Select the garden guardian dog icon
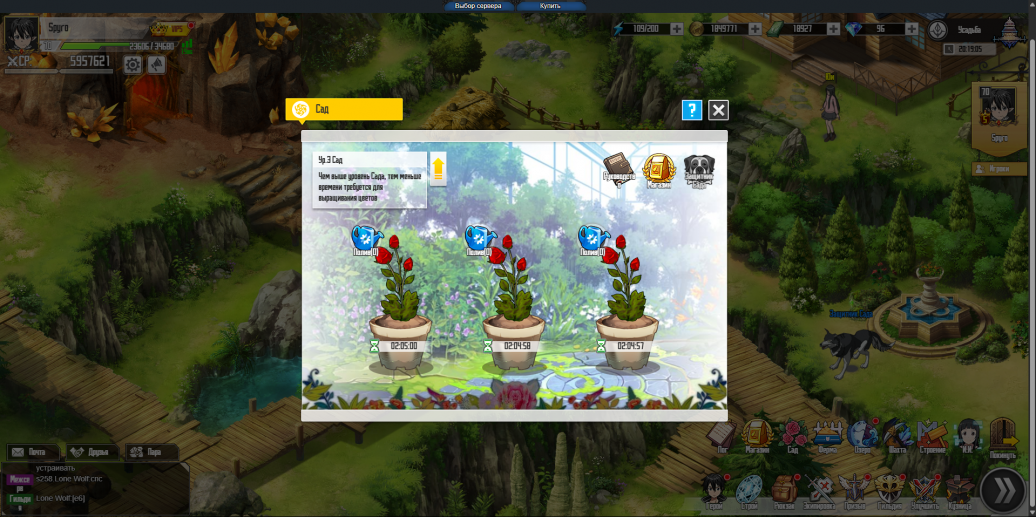 tap(699, 170)
